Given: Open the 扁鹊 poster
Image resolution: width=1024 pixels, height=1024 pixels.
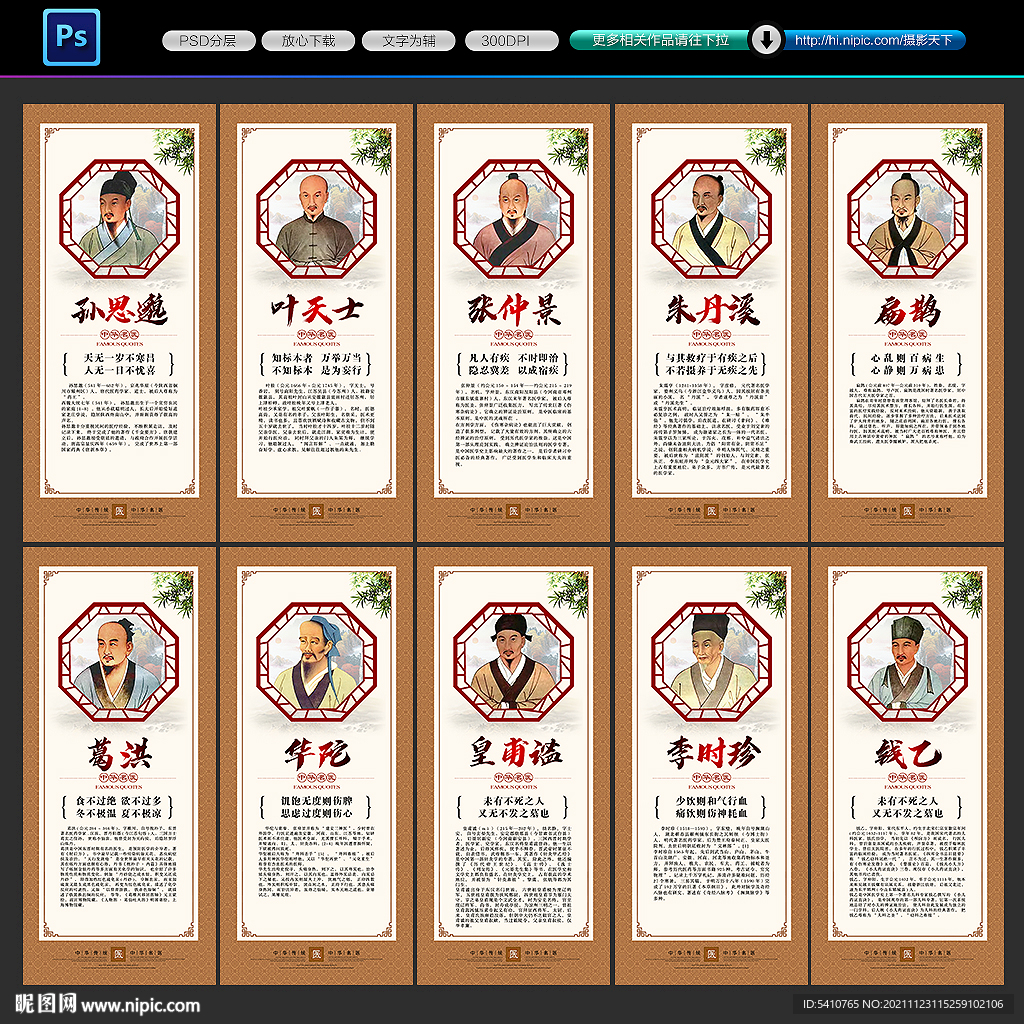Looking at the screenshot, I should click(907, 322).
